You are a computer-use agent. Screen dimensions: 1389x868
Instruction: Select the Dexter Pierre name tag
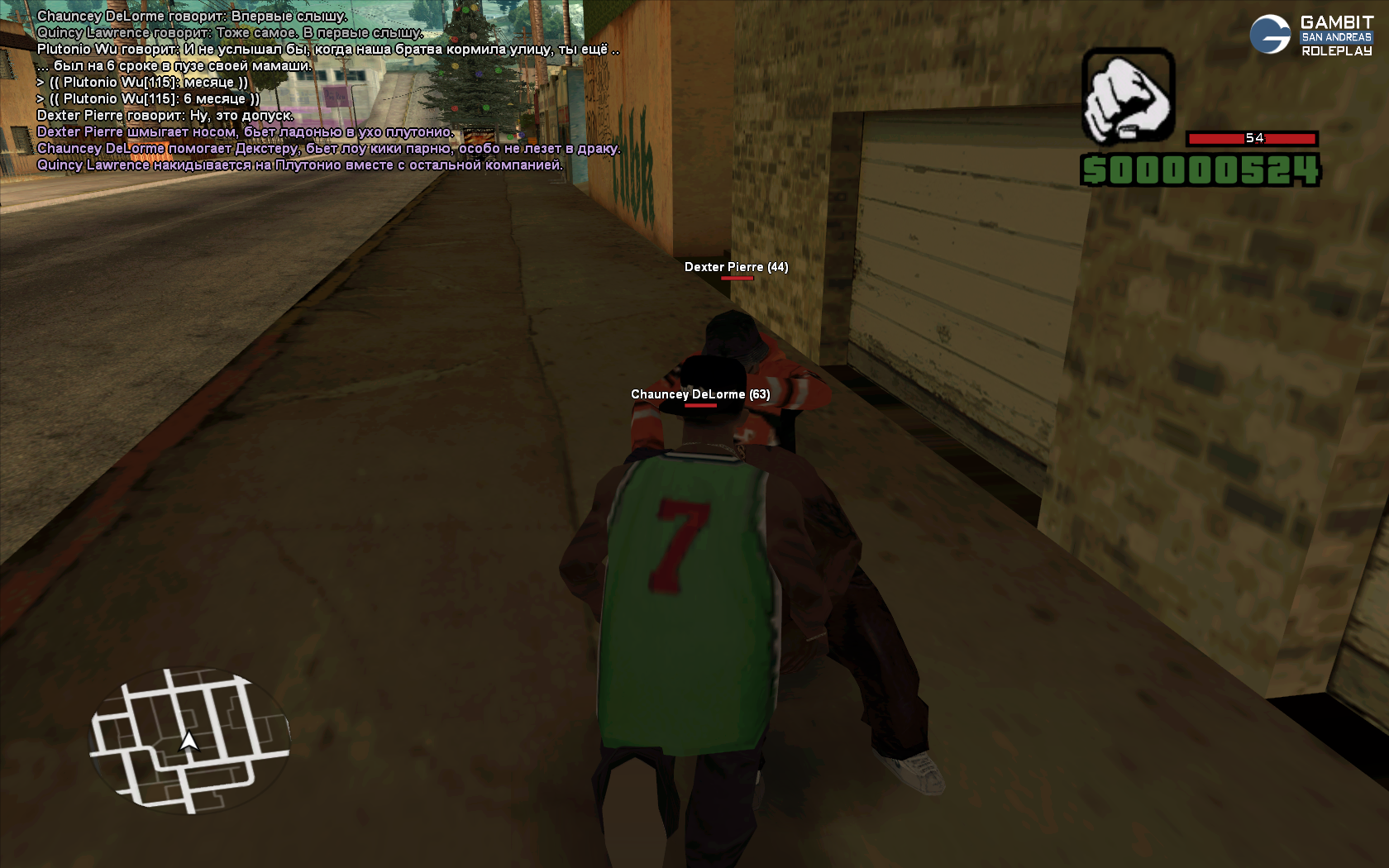pyautogui.click(x=736, y=267)
